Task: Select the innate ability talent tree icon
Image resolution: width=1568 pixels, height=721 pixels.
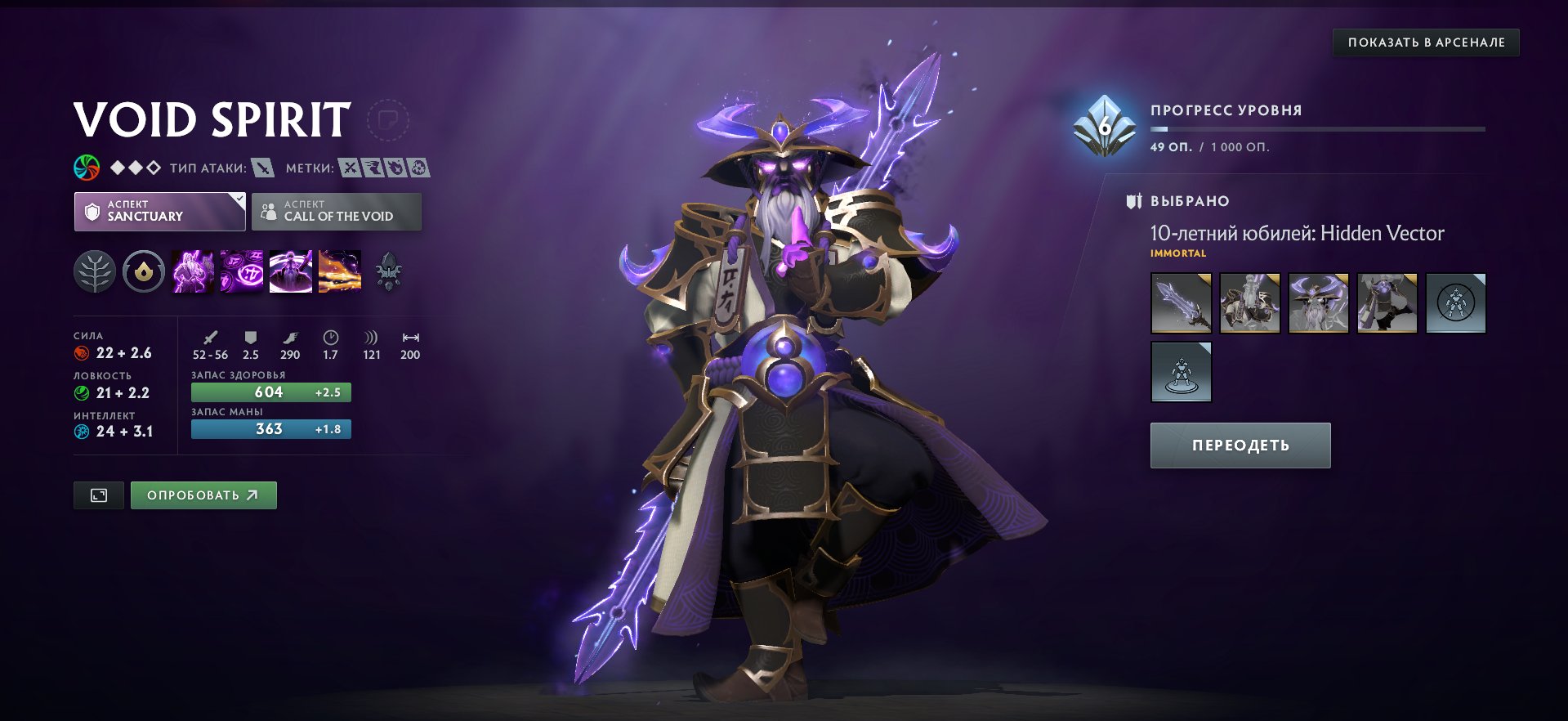Action: click(x=94, y=272)
